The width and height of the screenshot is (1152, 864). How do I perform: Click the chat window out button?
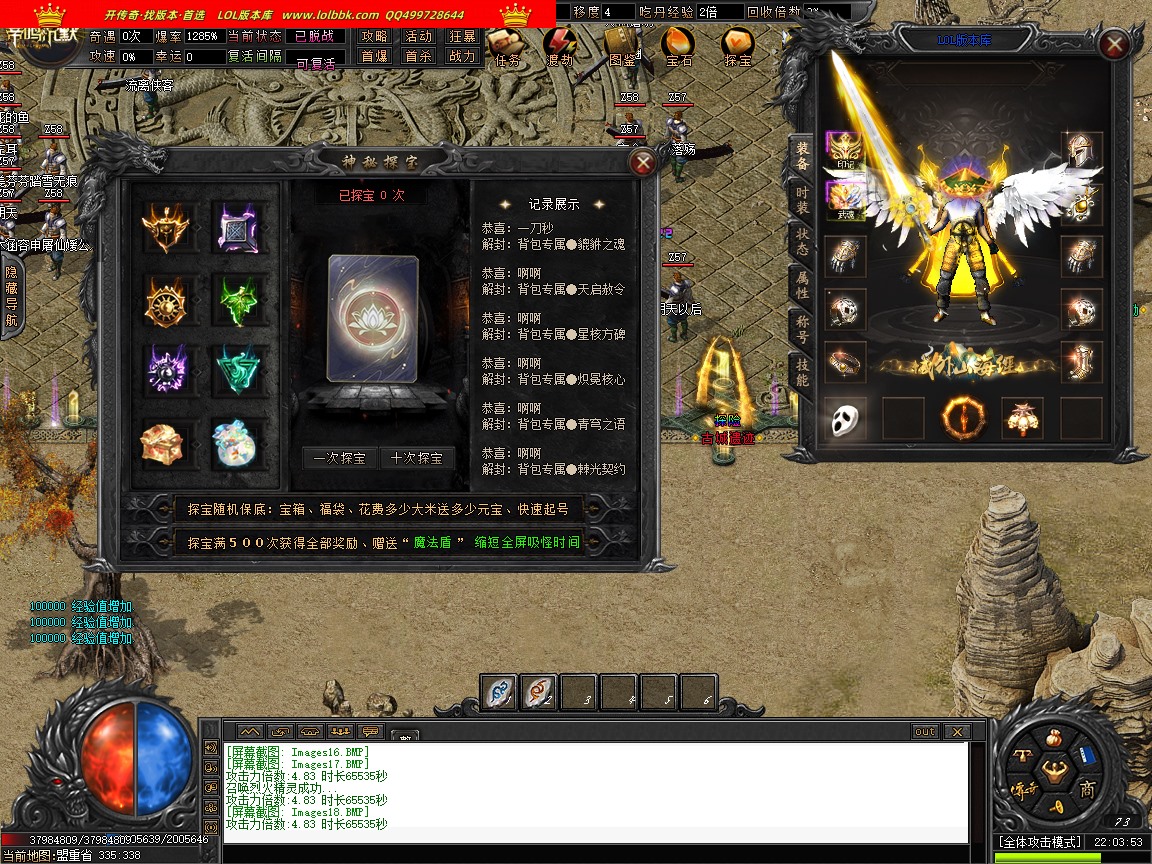925,732
